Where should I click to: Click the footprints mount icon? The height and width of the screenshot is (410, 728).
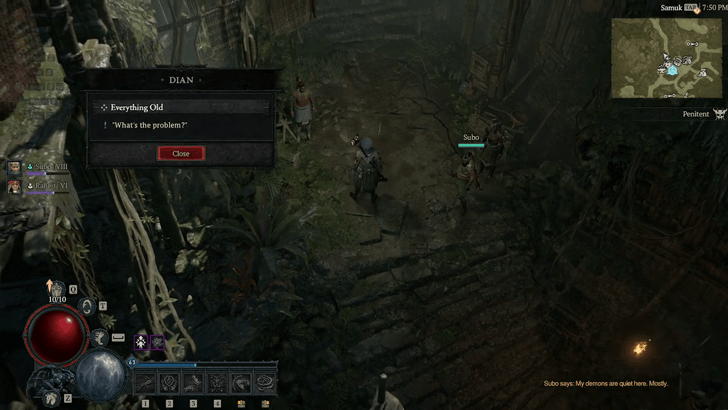51,399
